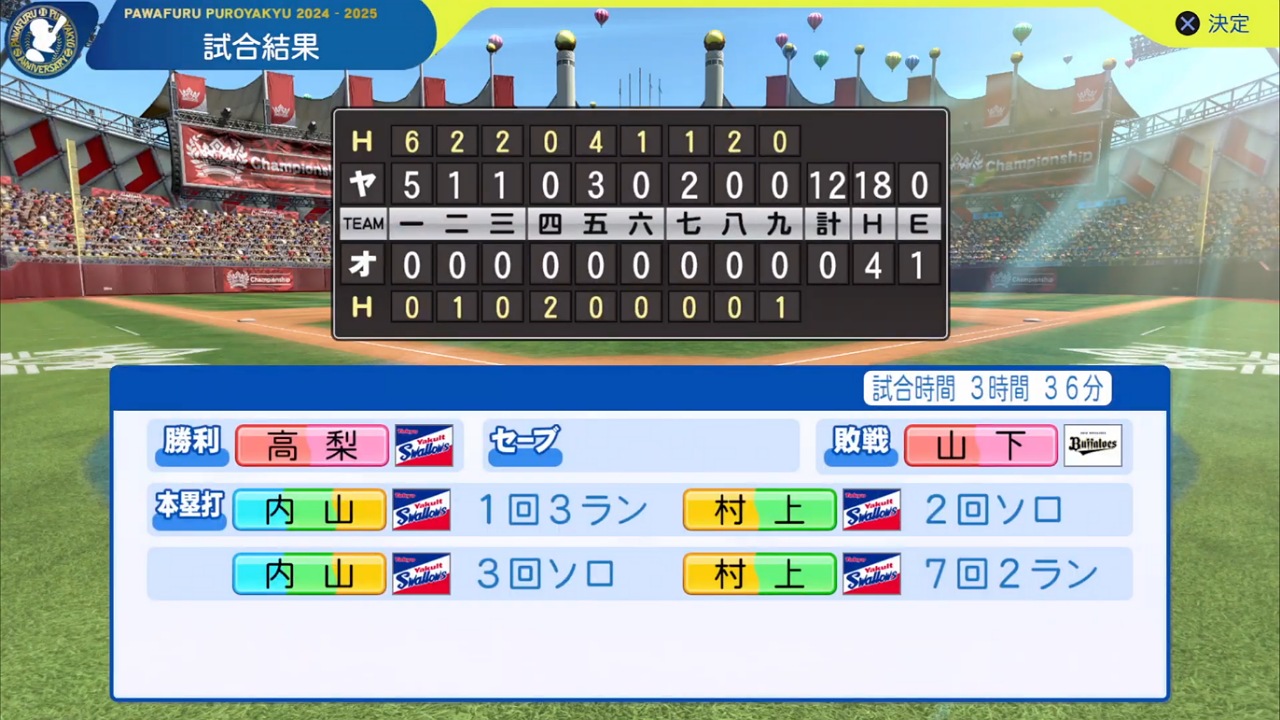The image size is (1280, 720).
Task: Click the X controller icon in the 決定 prompt
Action: [x=1187, y=24]
